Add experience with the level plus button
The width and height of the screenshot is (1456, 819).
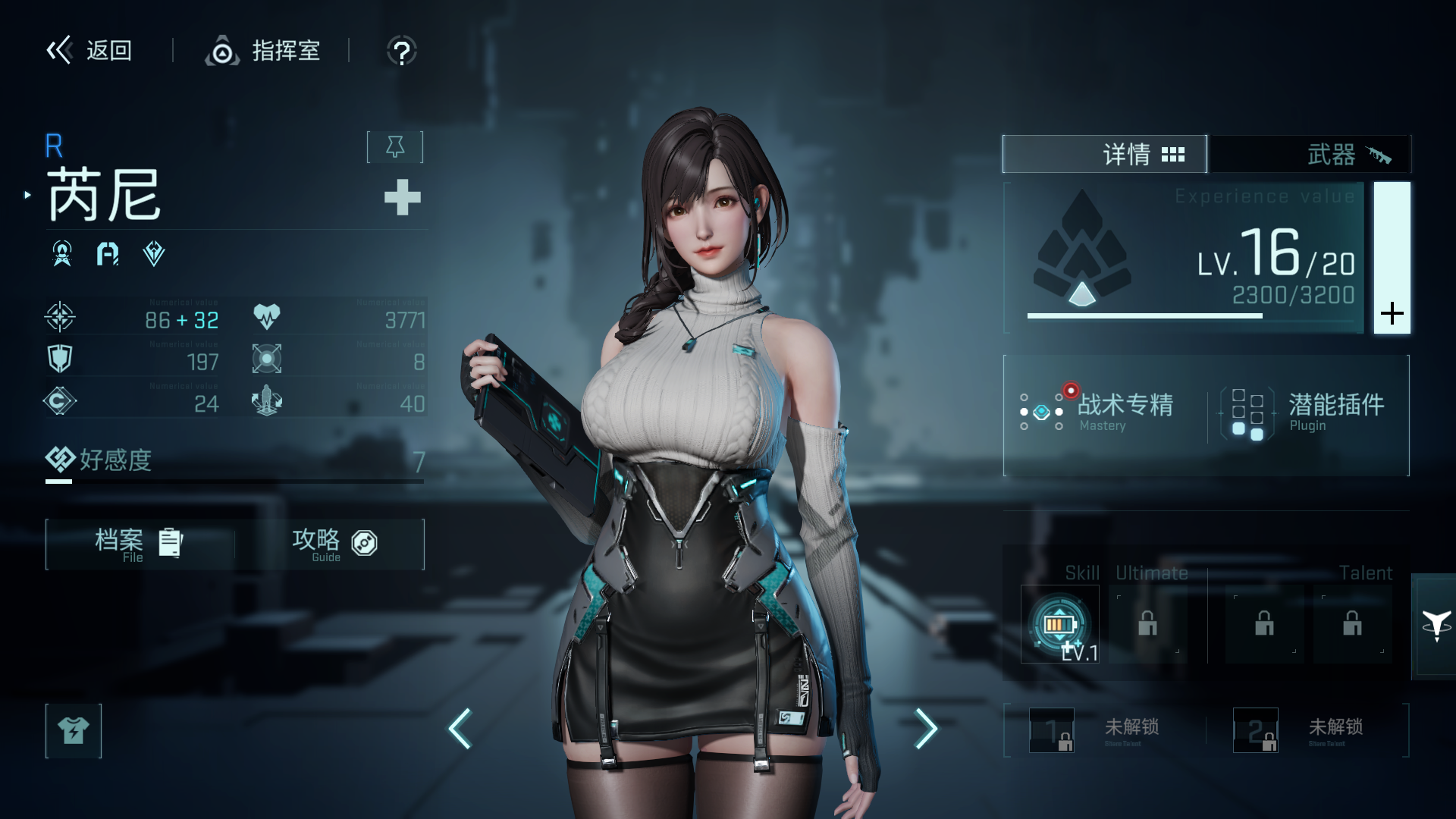(x=1392, y=312)
